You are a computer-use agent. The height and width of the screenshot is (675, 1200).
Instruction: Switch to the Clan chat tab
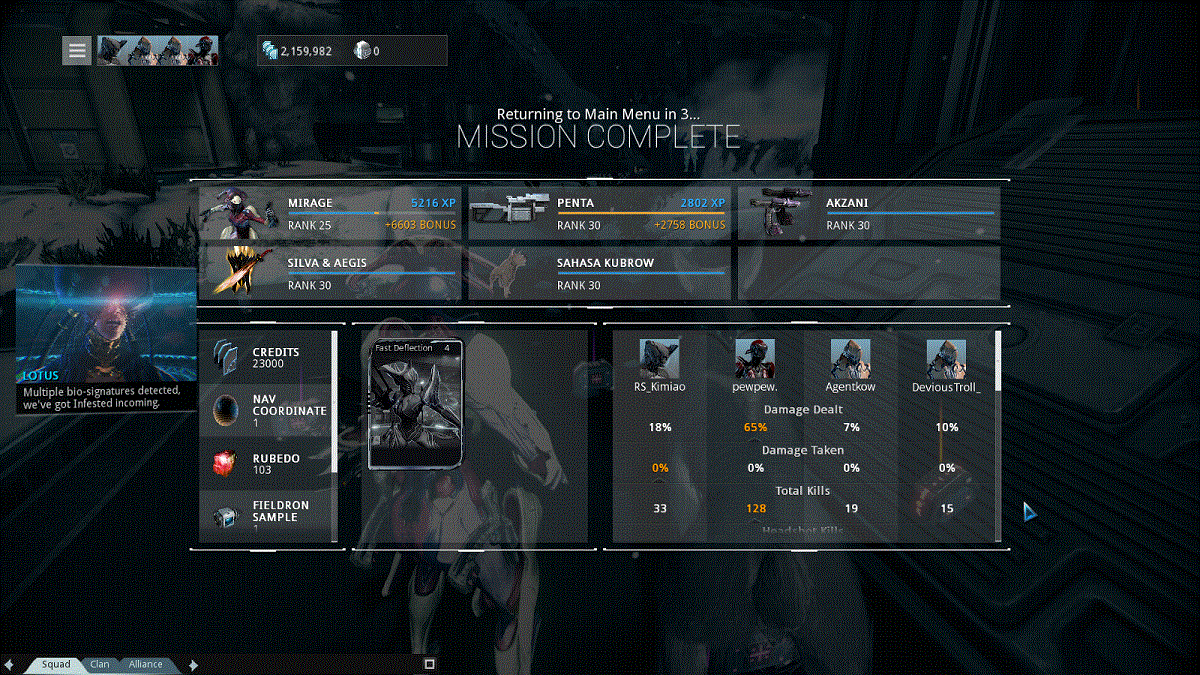pyautogui.click(x=100, y=664)
